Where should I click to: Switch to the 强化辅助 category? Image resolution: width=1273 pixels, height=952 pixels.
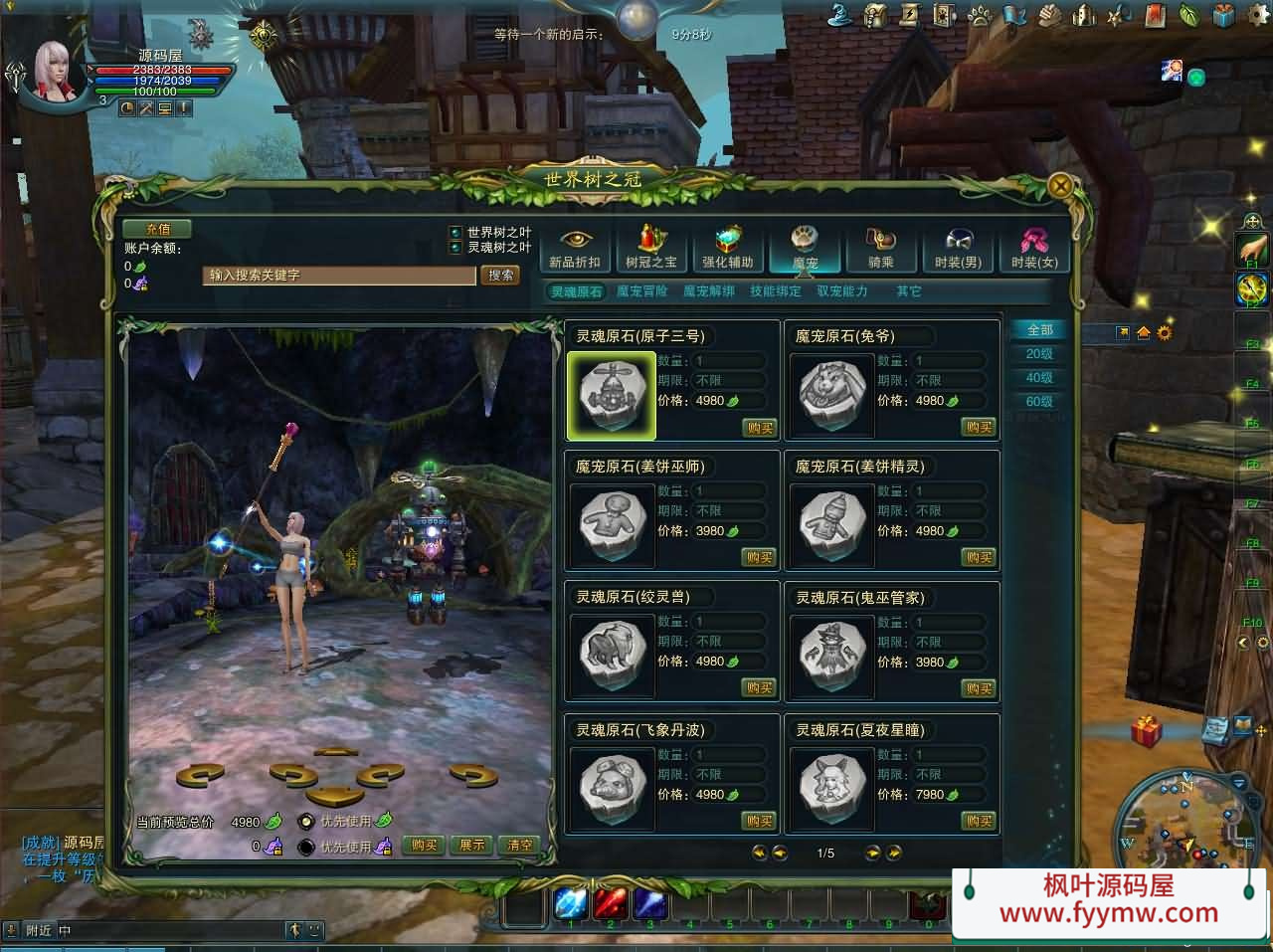(x=728, y=248)
